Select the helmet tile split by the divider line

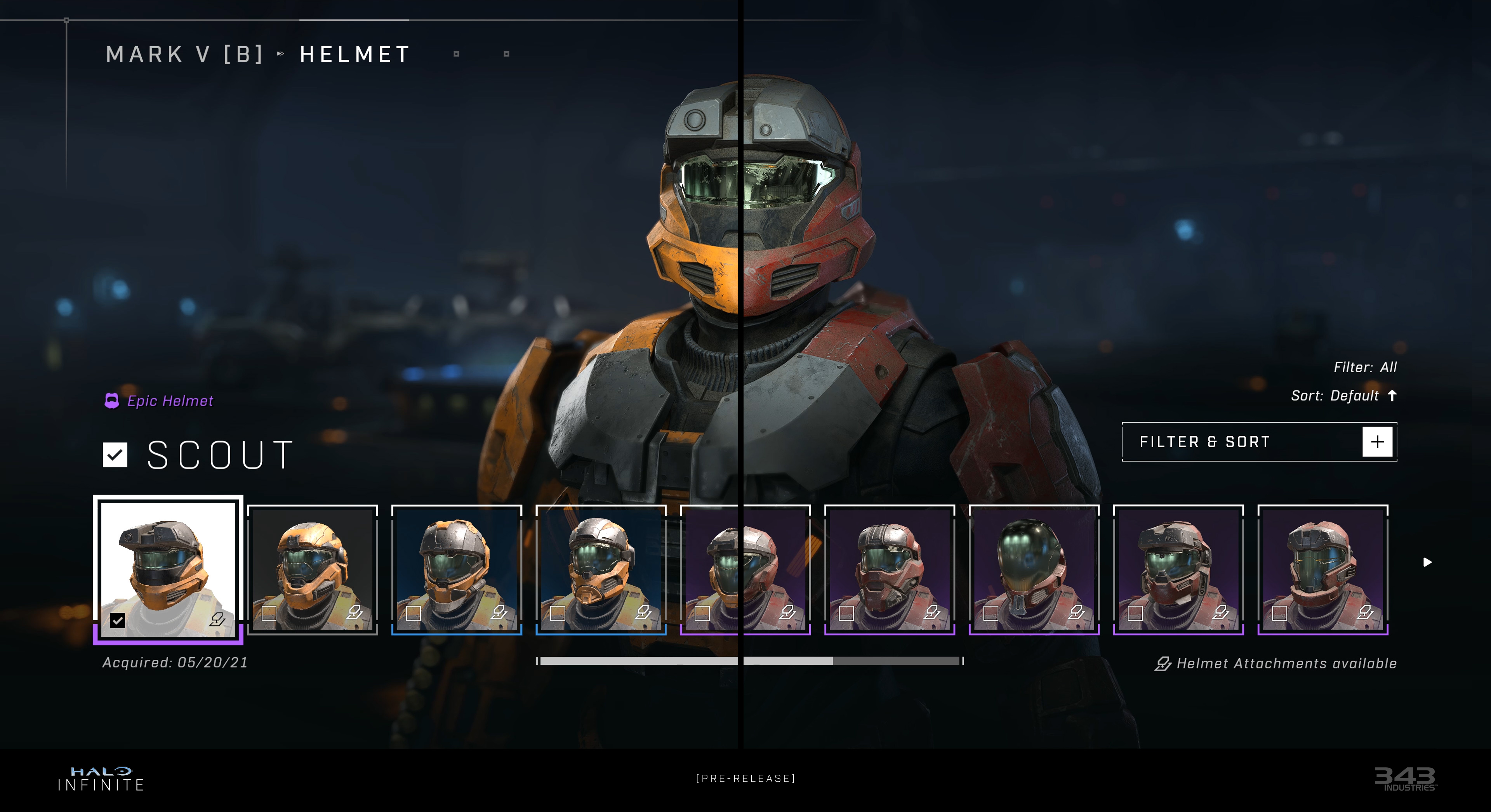[745, 569]
